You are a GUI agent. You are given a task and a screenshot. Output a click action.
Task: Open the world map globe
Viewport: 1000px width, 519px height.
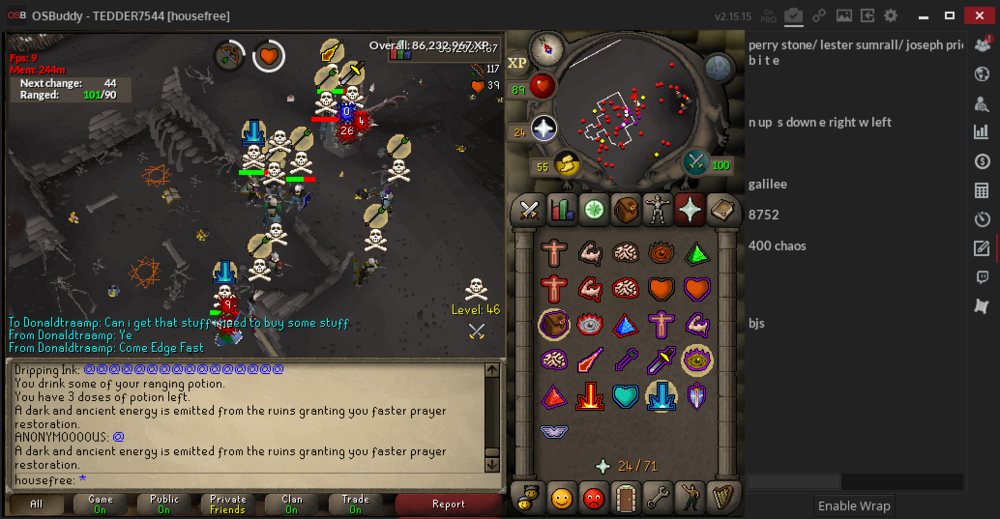(x=720, y=68)
